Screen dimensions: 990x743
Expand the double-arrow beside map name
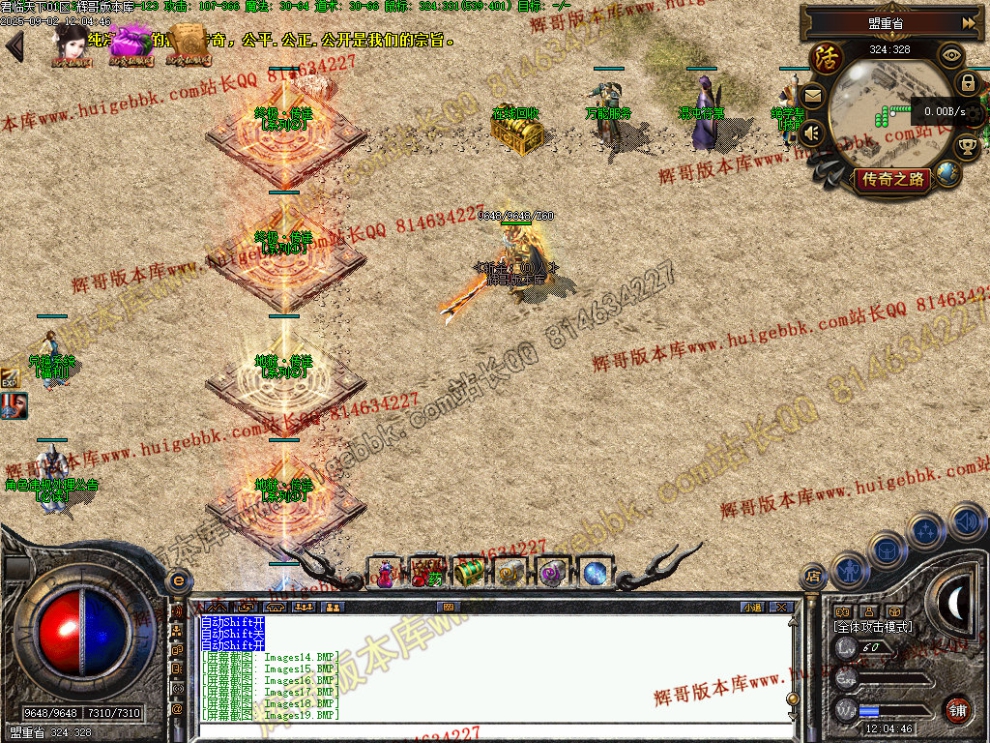[x=968, y=22]
